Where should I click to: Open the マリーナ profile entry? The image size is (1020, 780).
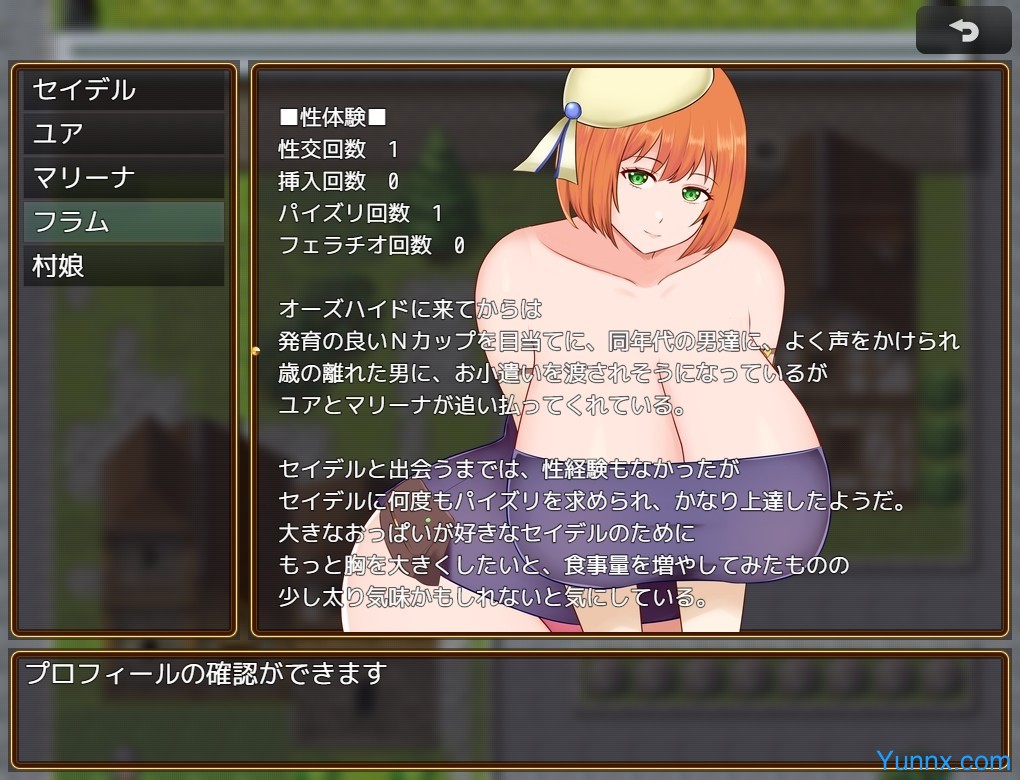pos(124,178)
